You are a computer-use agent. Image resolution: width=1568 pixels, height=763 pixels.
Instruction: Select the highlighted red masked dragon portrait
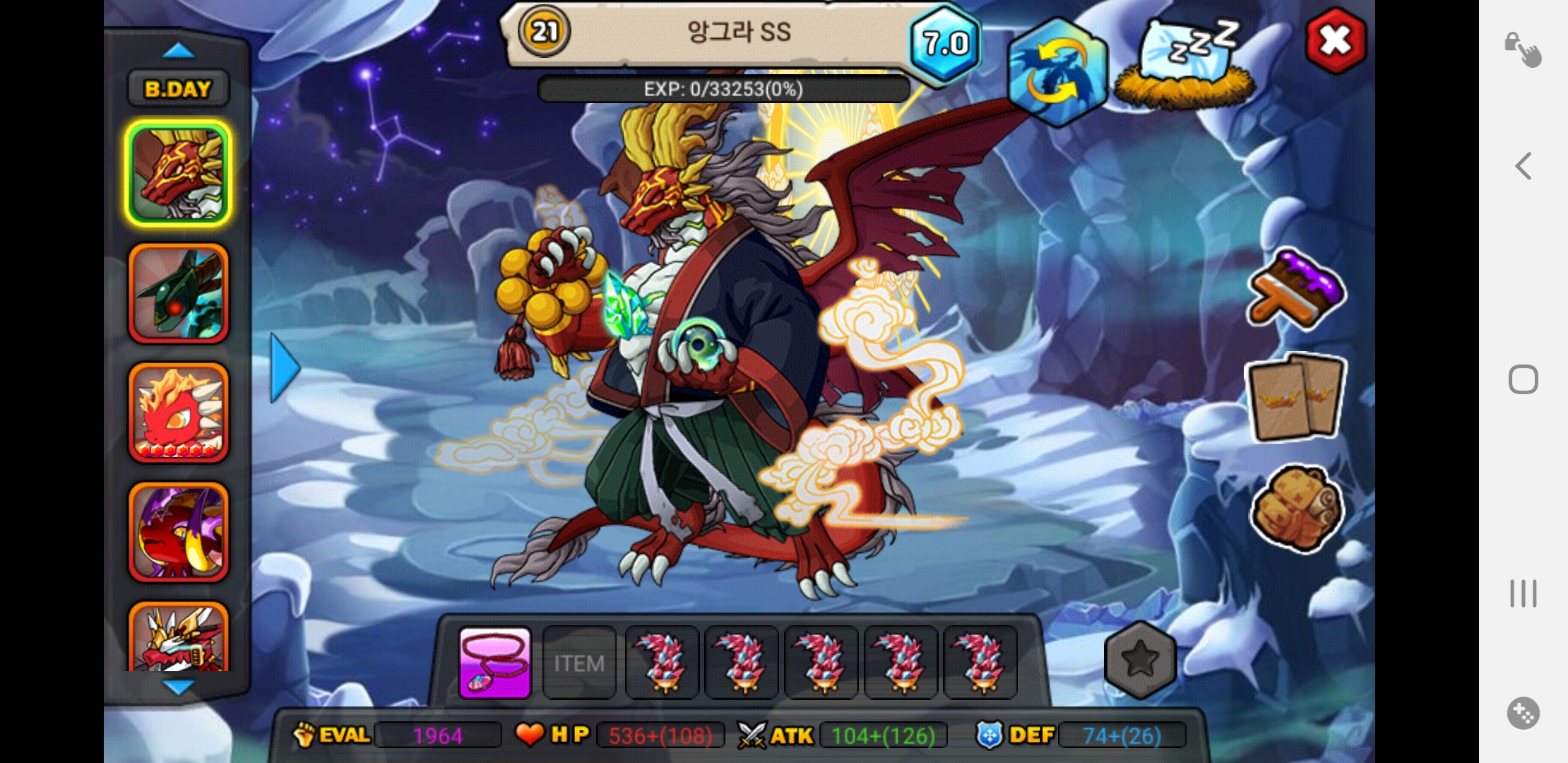click(179, 174)
